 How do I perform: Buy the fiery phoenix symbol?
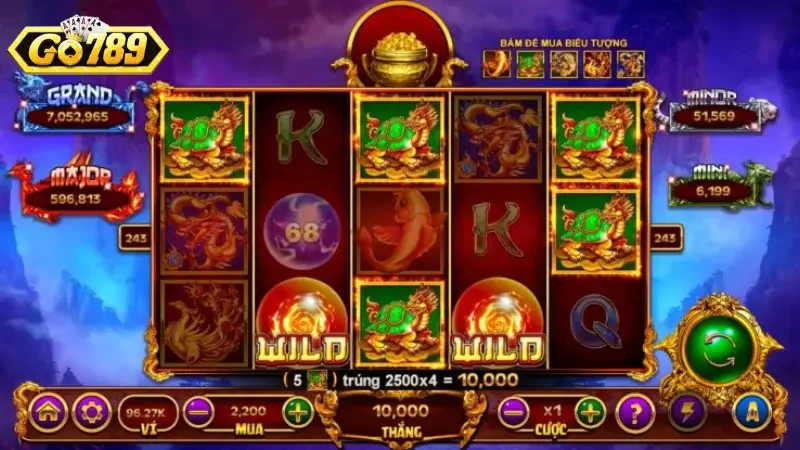(x=597, y=64)
